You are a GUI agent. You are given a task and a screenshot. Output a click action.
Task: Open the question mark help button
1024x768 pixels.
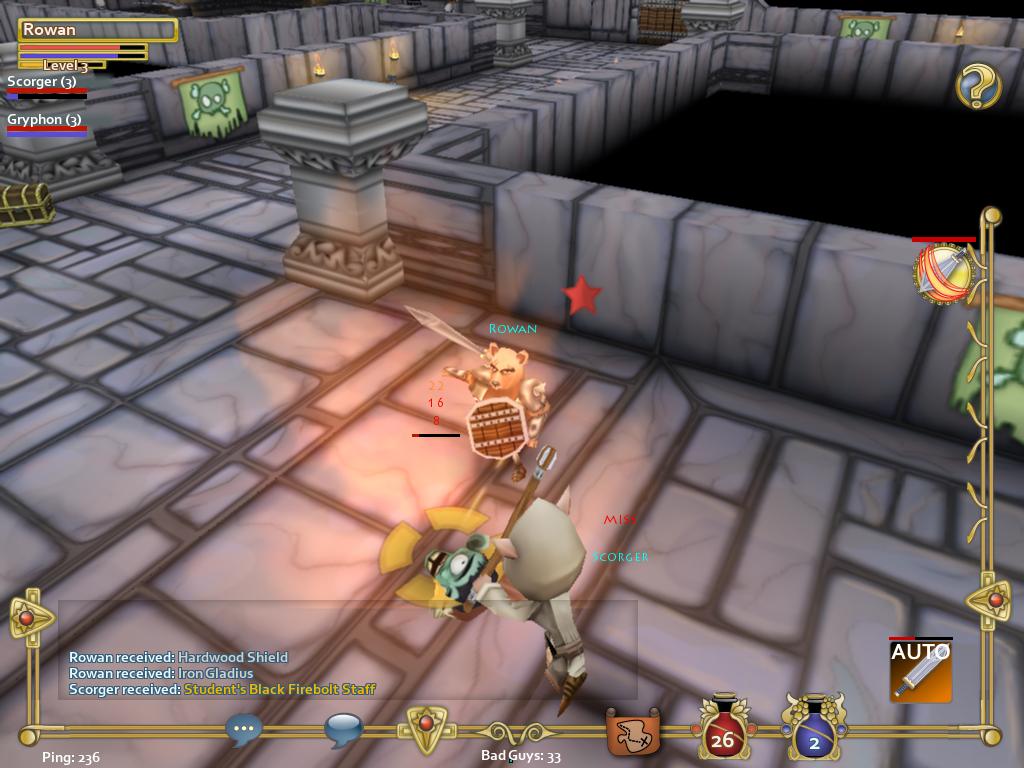(979, 87)
